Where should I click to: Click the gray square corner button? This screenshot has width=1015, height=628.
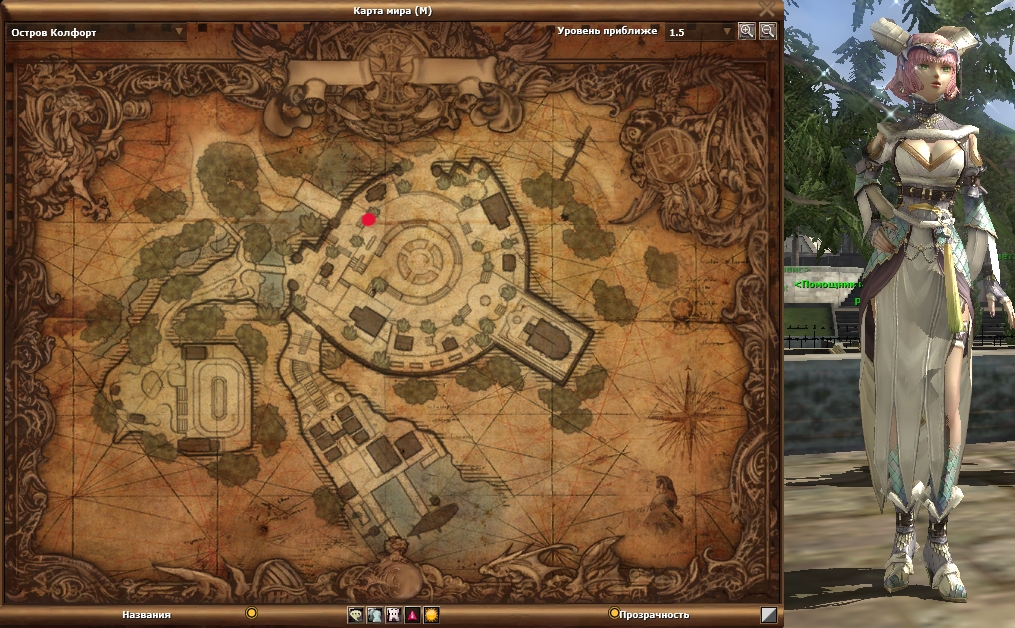click(x=768, y=615)
